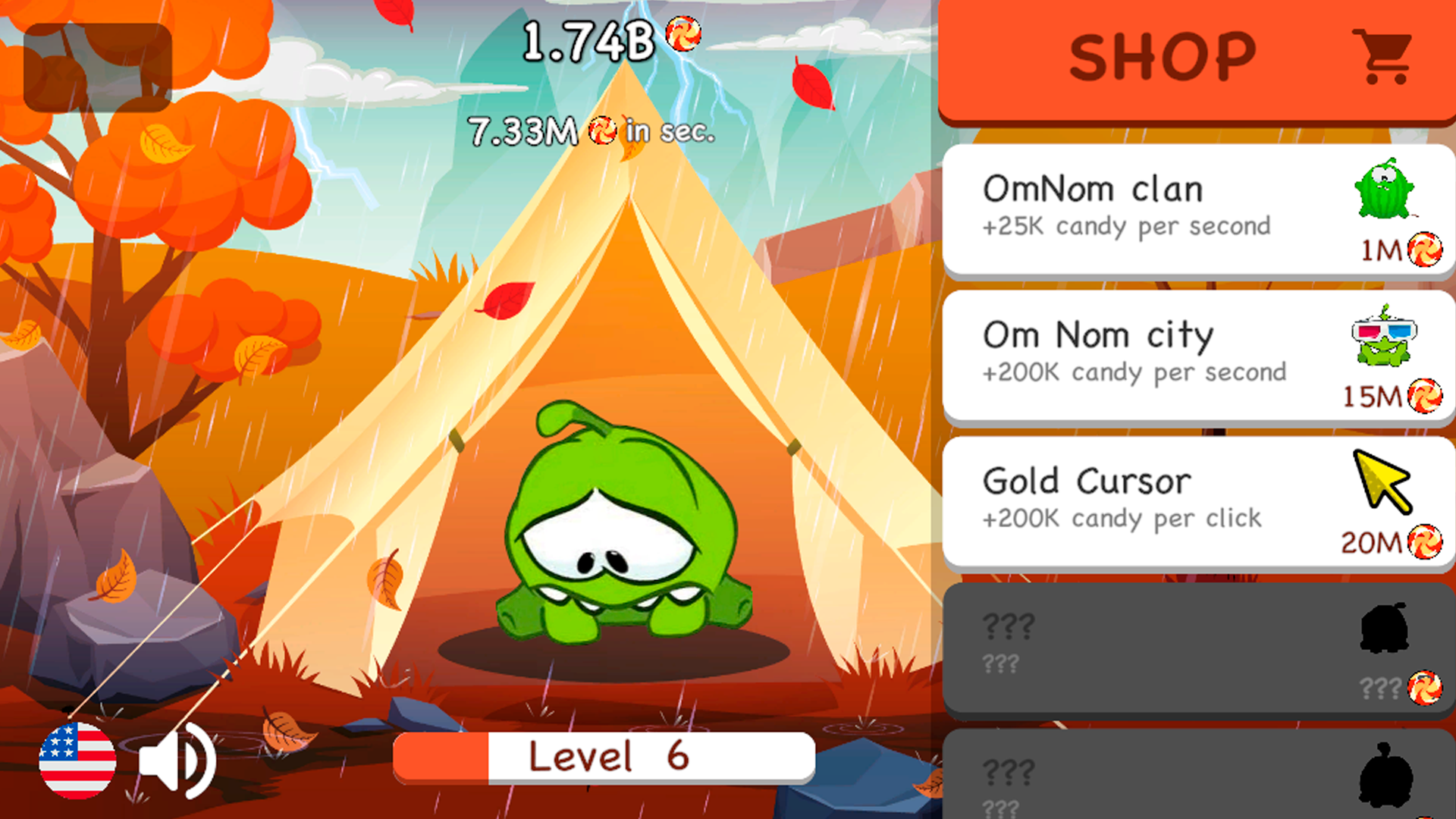Toggle the language using the US flag

pos(76,759)
